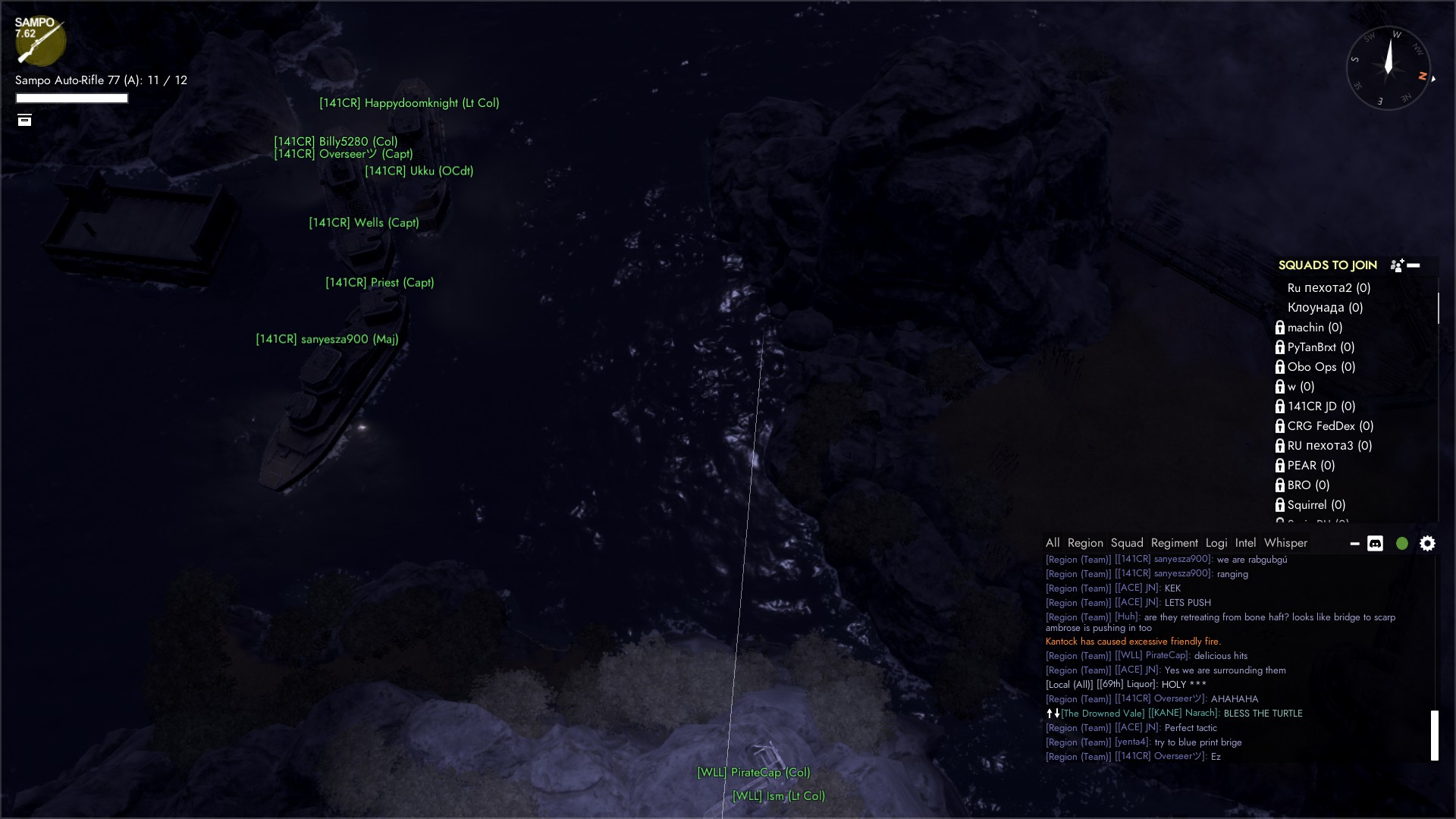Pick the Squirrel squad row
Viewport: 1456px width, 819px height.
[1316, 505]
